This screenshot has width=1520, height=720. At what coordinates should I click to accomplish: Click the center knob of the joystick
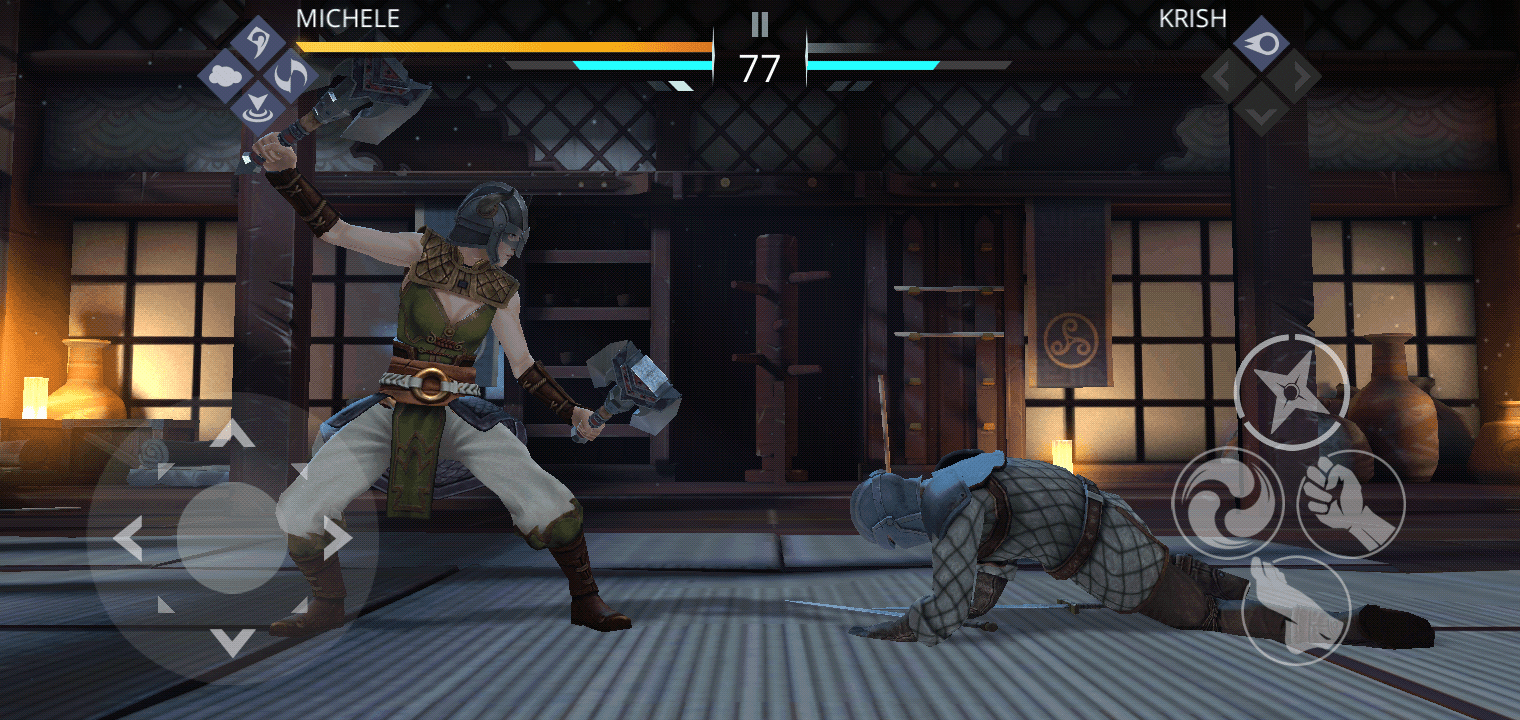(233, 538)
